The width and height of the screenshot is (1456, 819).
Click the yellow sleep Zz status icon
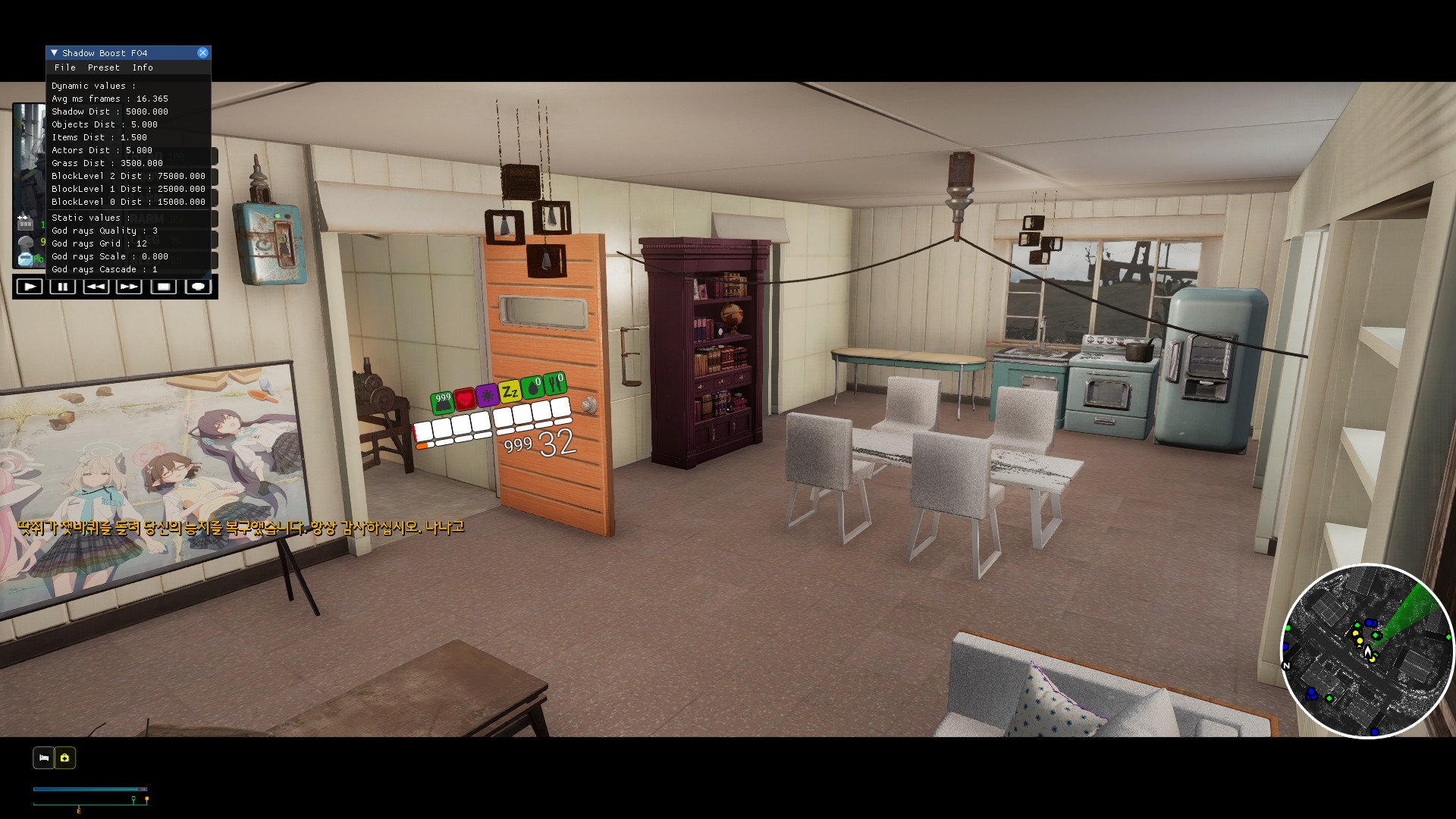[510, 391]
